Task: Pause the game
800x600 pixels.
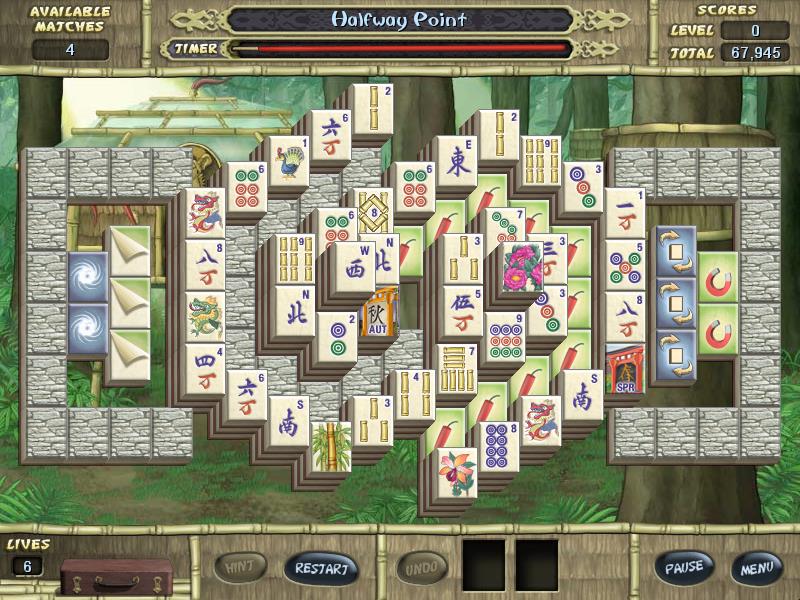Action: 685,567
